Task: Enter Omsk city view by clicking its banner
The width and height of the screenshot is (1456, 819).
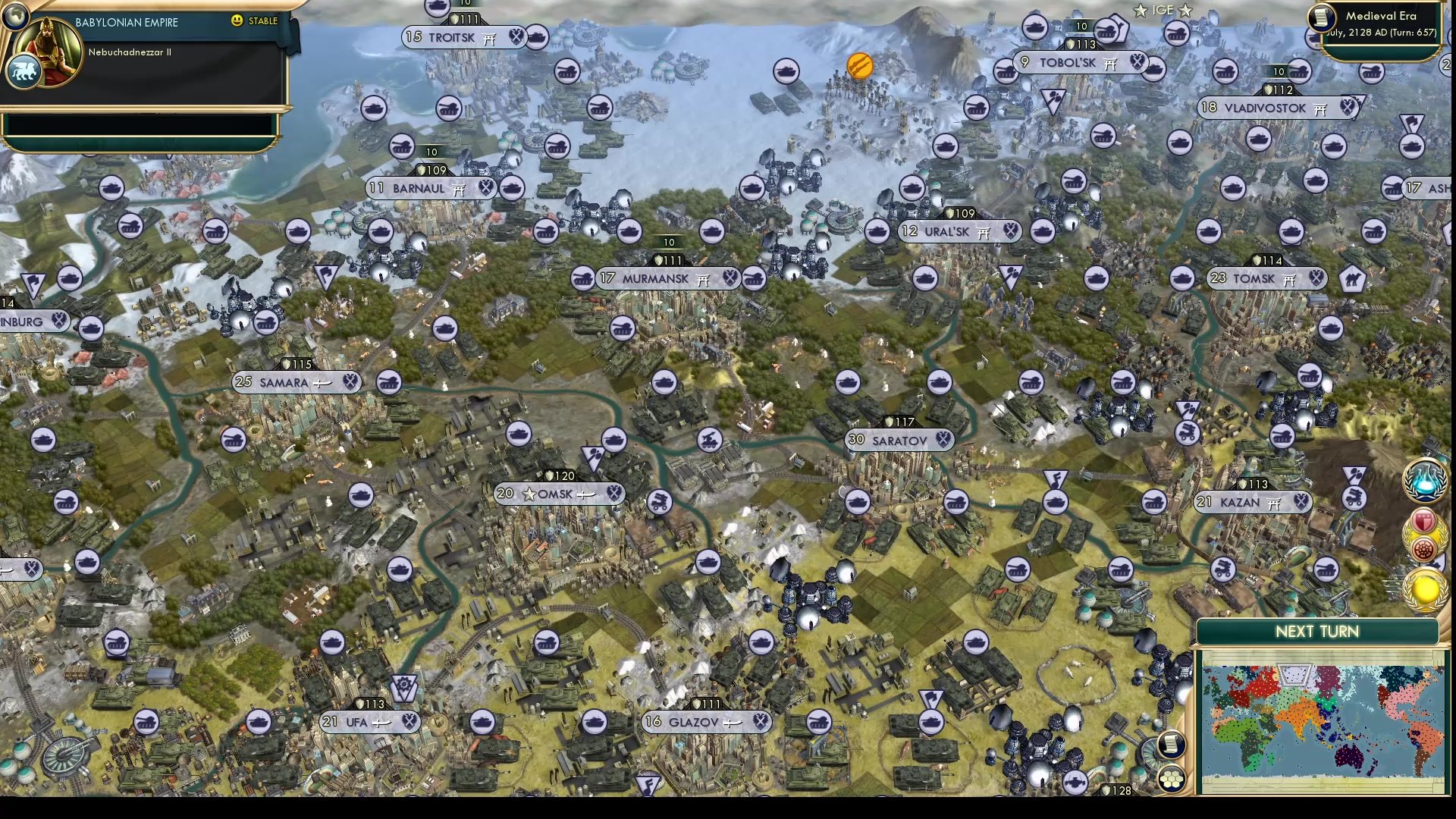Action: 557,493
